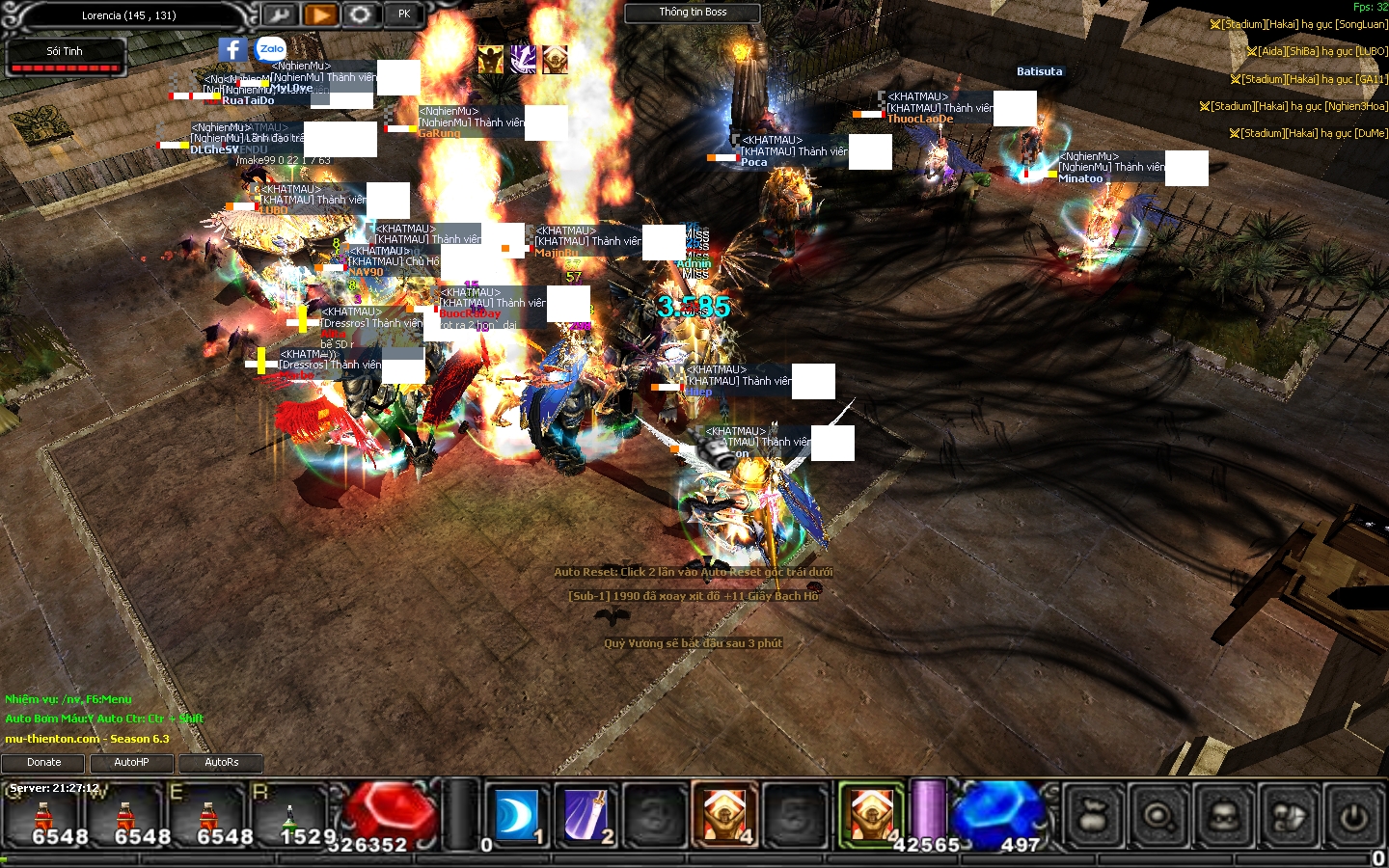Open the wrench settings button
This screenshot has height=868, width=1389.
pos(279,14)
